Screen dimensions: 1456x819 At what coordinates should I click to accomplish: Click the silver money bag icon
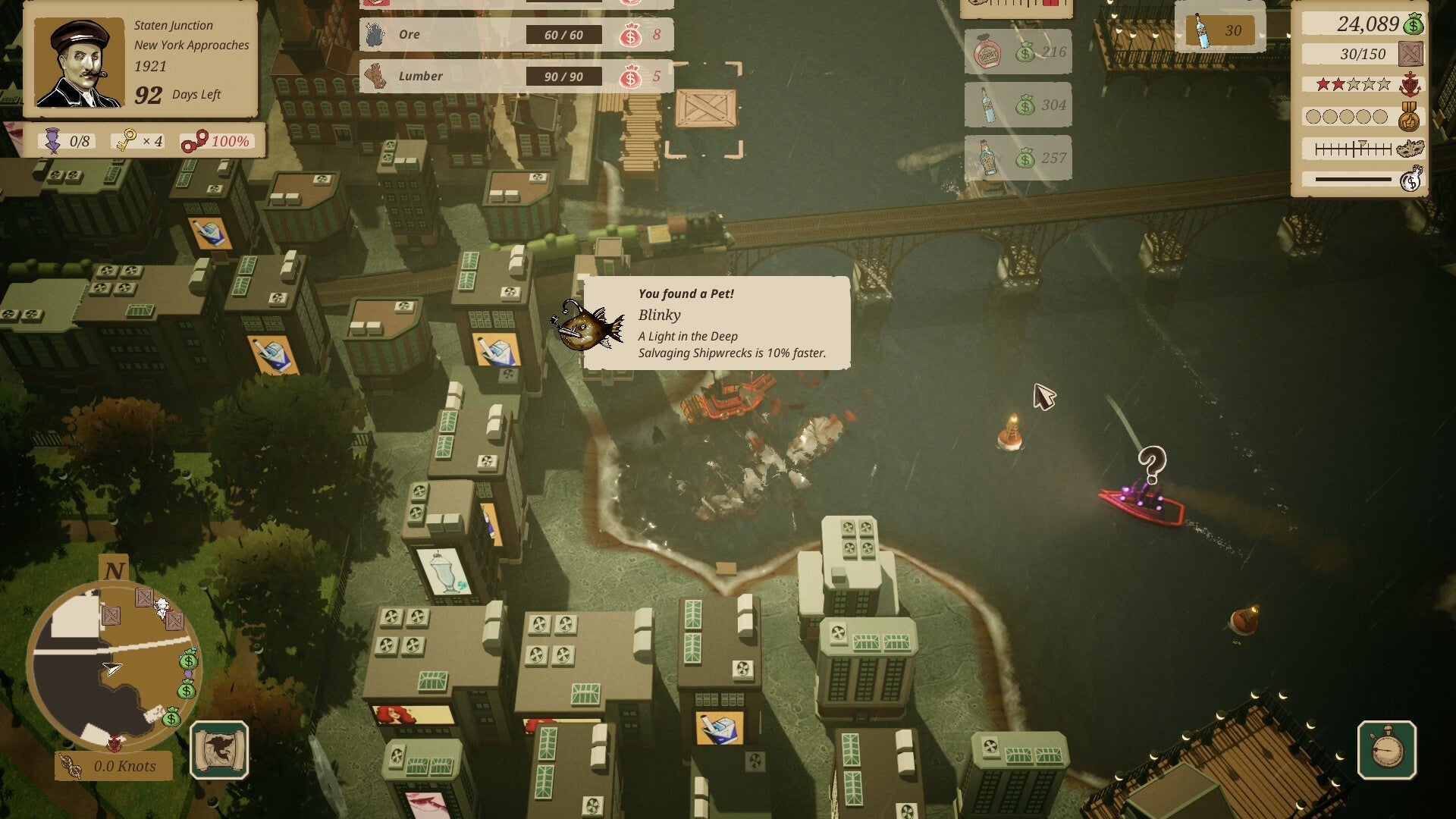[x=1410, y=180]
